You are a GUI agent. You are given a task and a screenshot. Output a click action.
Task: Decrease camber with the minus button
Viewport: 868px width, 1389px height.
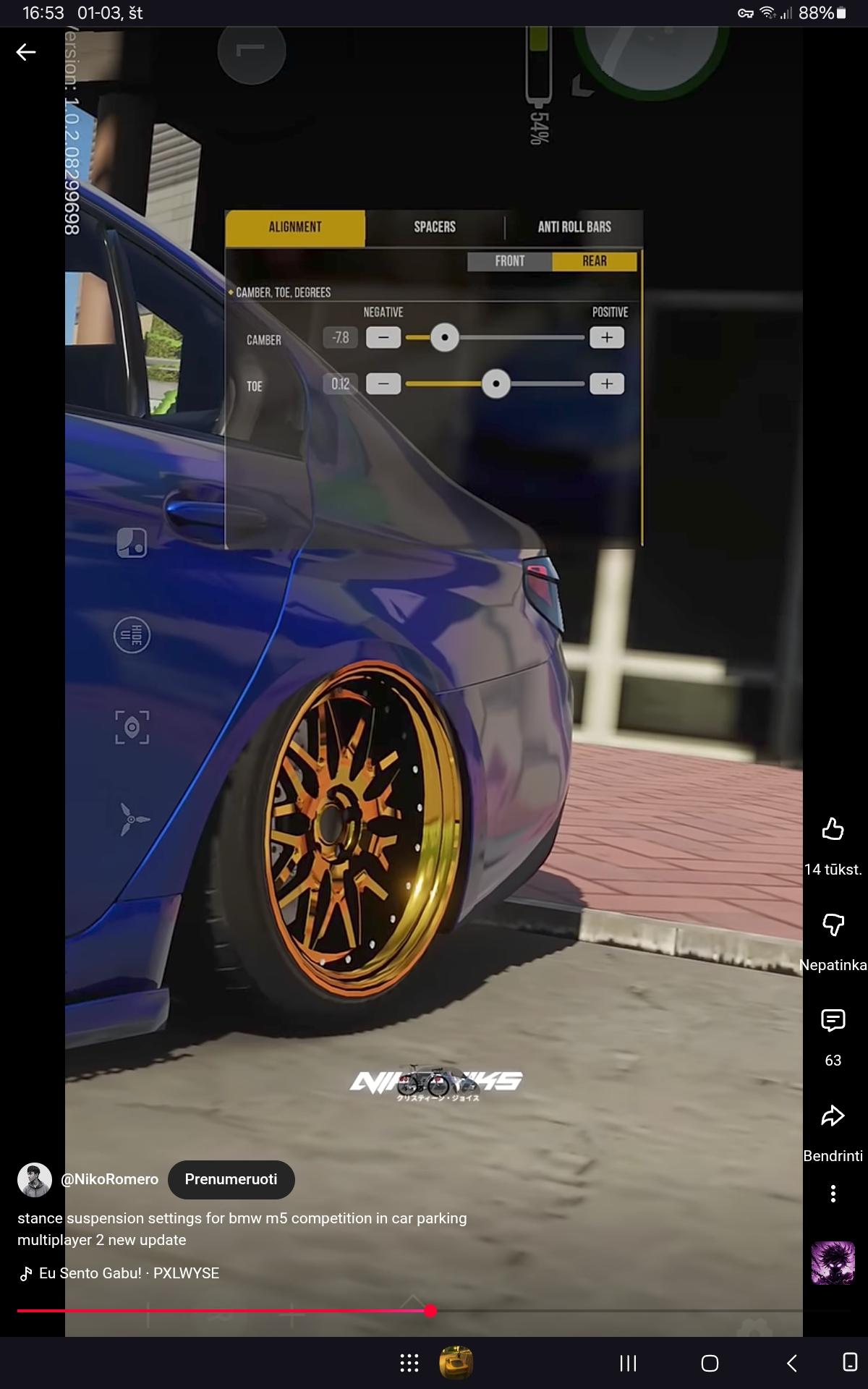tap(383, 338)
